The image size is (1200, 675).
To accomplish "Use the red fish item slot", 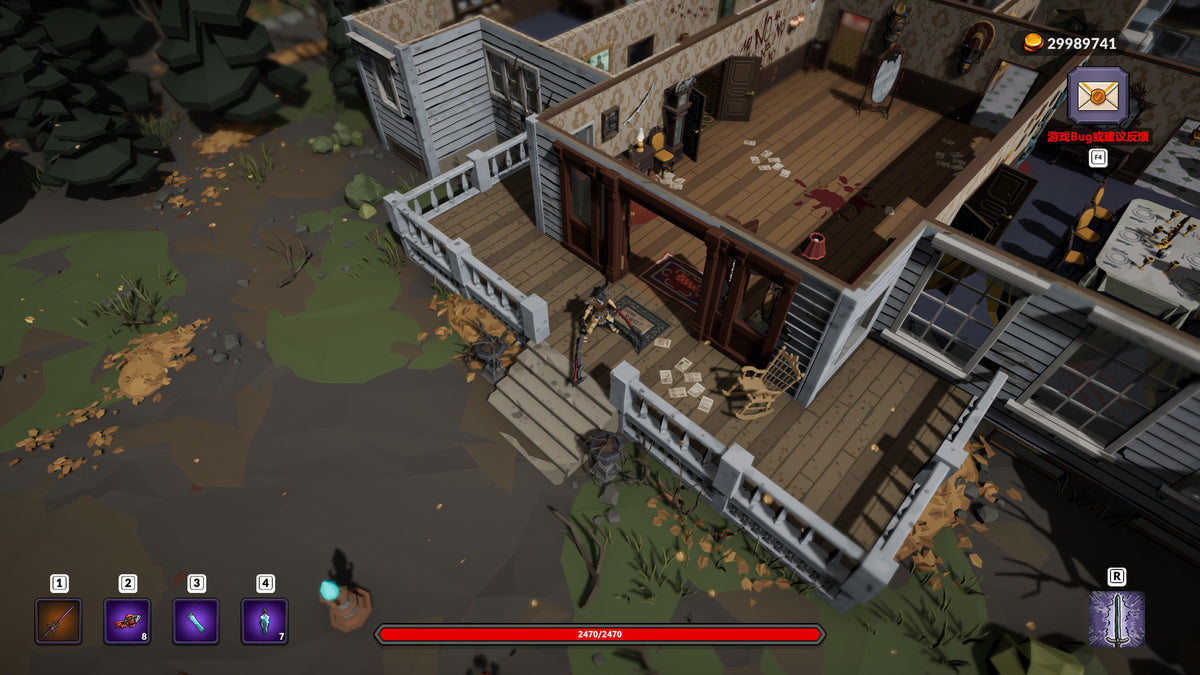I will coord(127,621).
